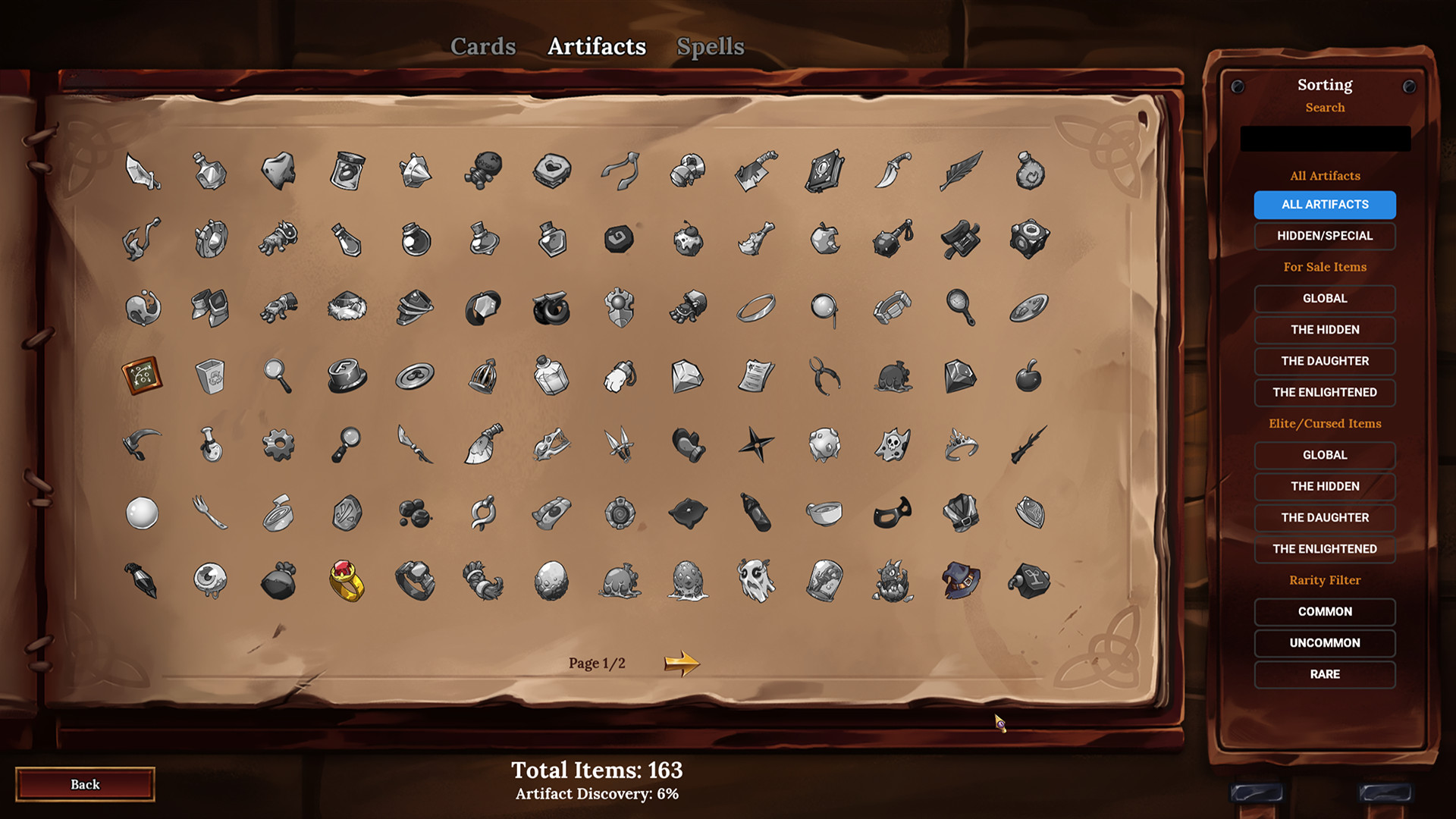Switch to the Cards tab

tap(483, 46)
